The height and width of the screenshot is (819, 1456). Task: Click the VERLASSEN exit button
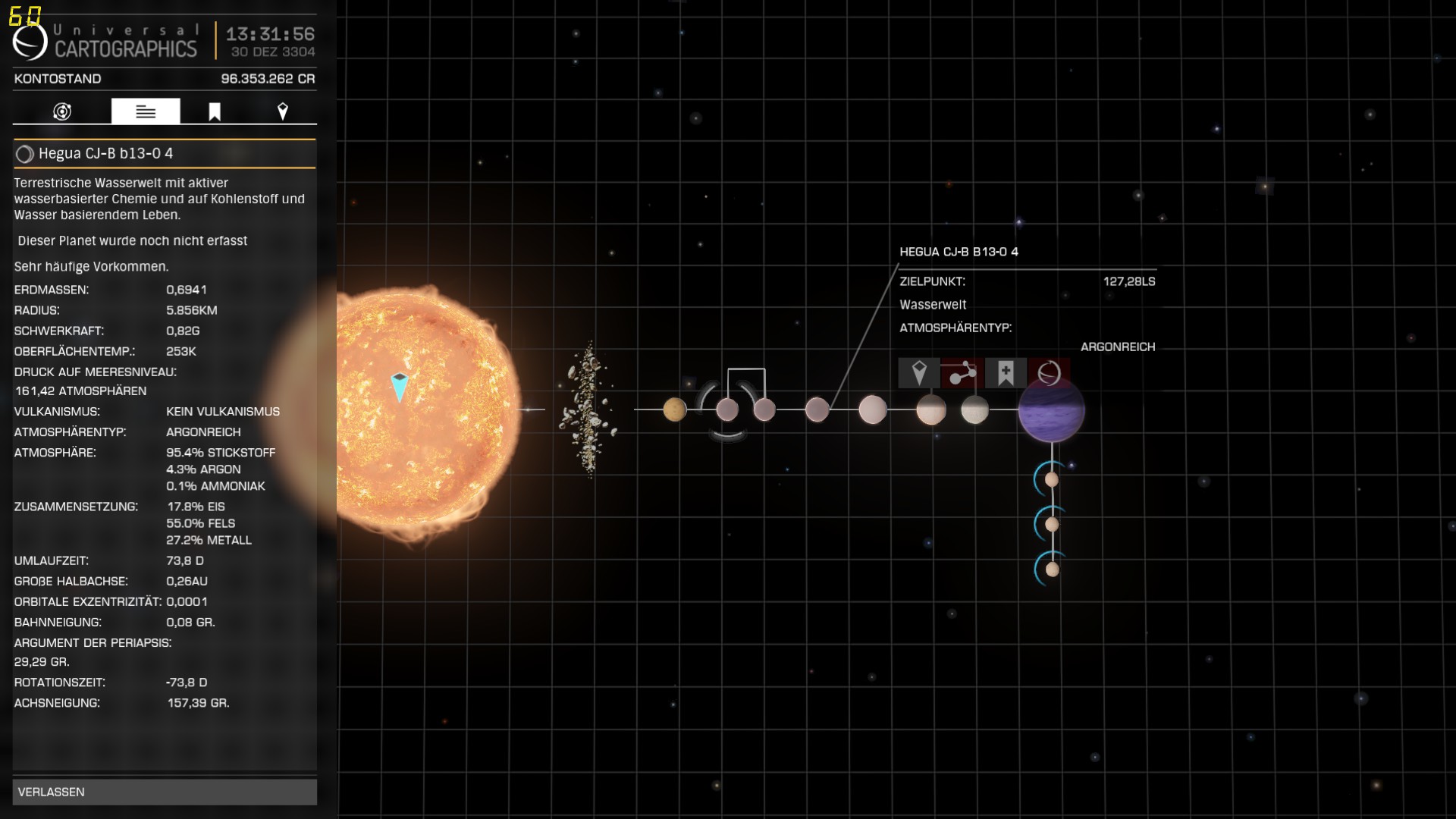pyautogui.click(x=165, y=792)
